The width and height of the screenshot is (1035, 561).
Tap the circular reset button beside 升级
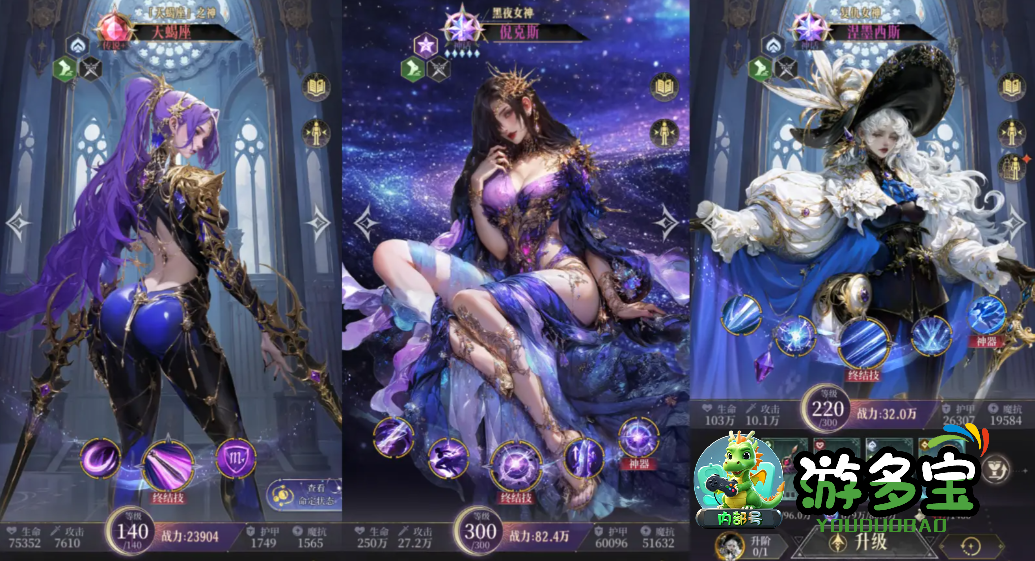969,546
